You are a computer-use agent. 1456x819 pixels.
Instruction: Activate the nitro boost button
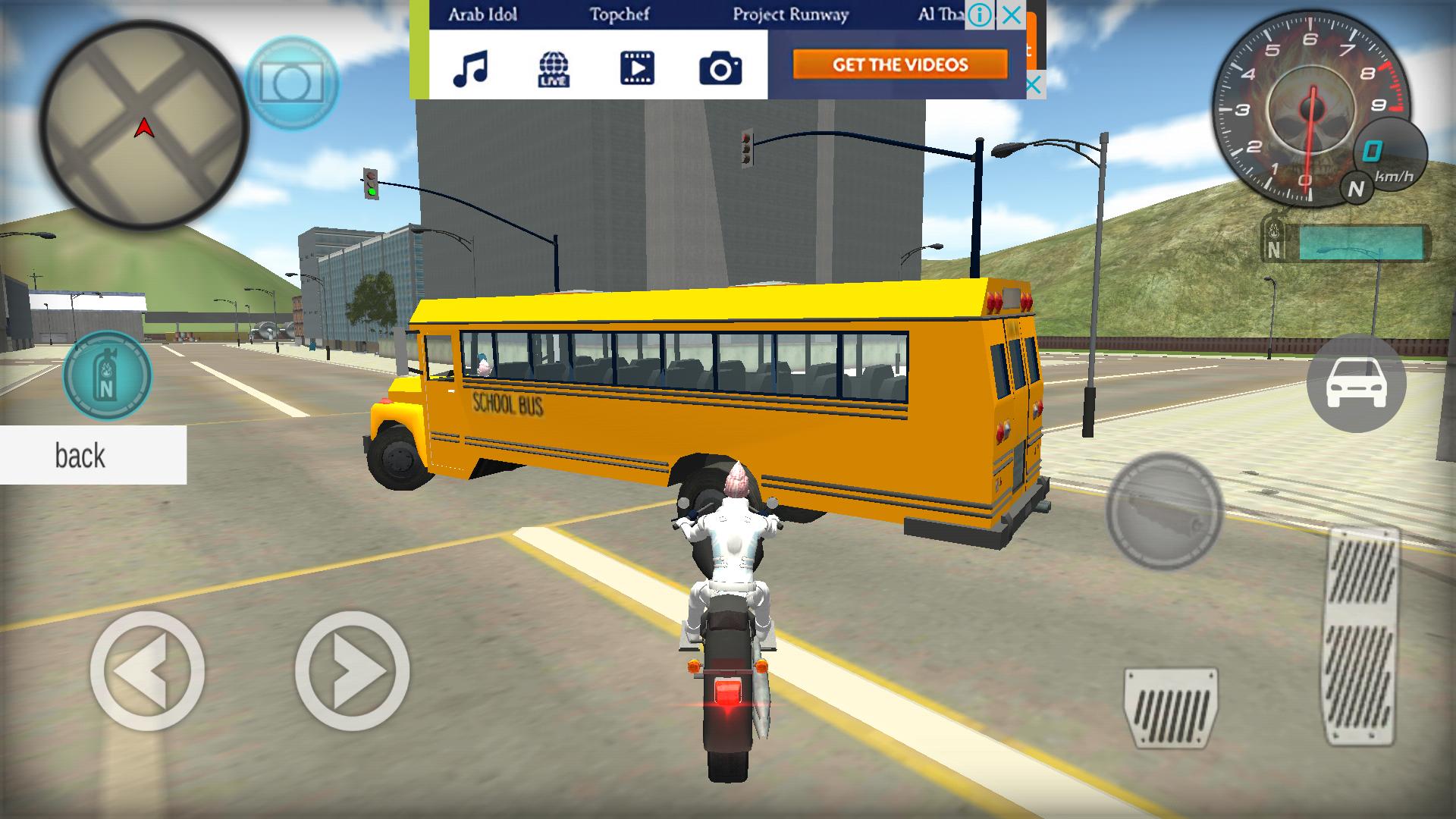107,375
